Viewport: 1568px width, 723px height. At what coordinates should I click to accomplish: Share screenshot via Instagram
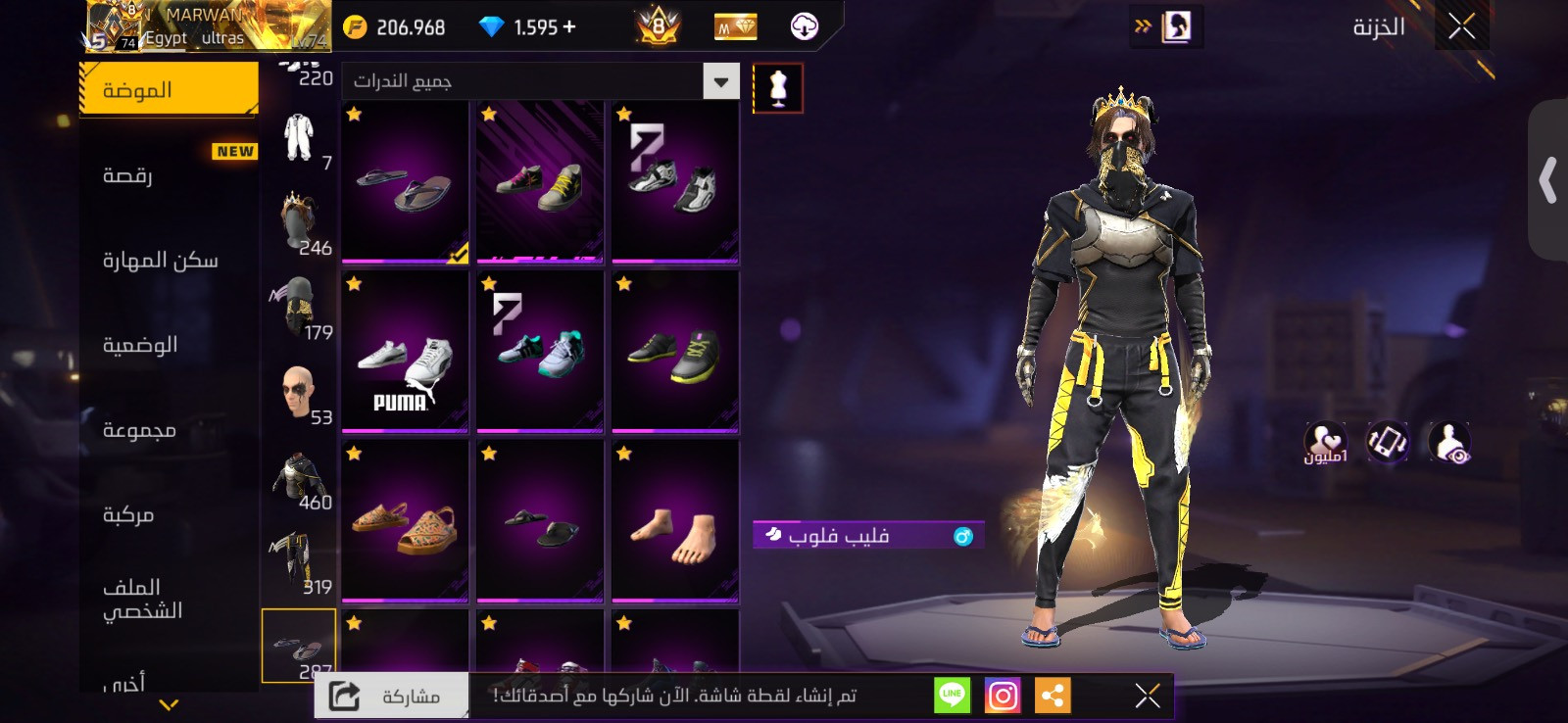[1002, 696]
